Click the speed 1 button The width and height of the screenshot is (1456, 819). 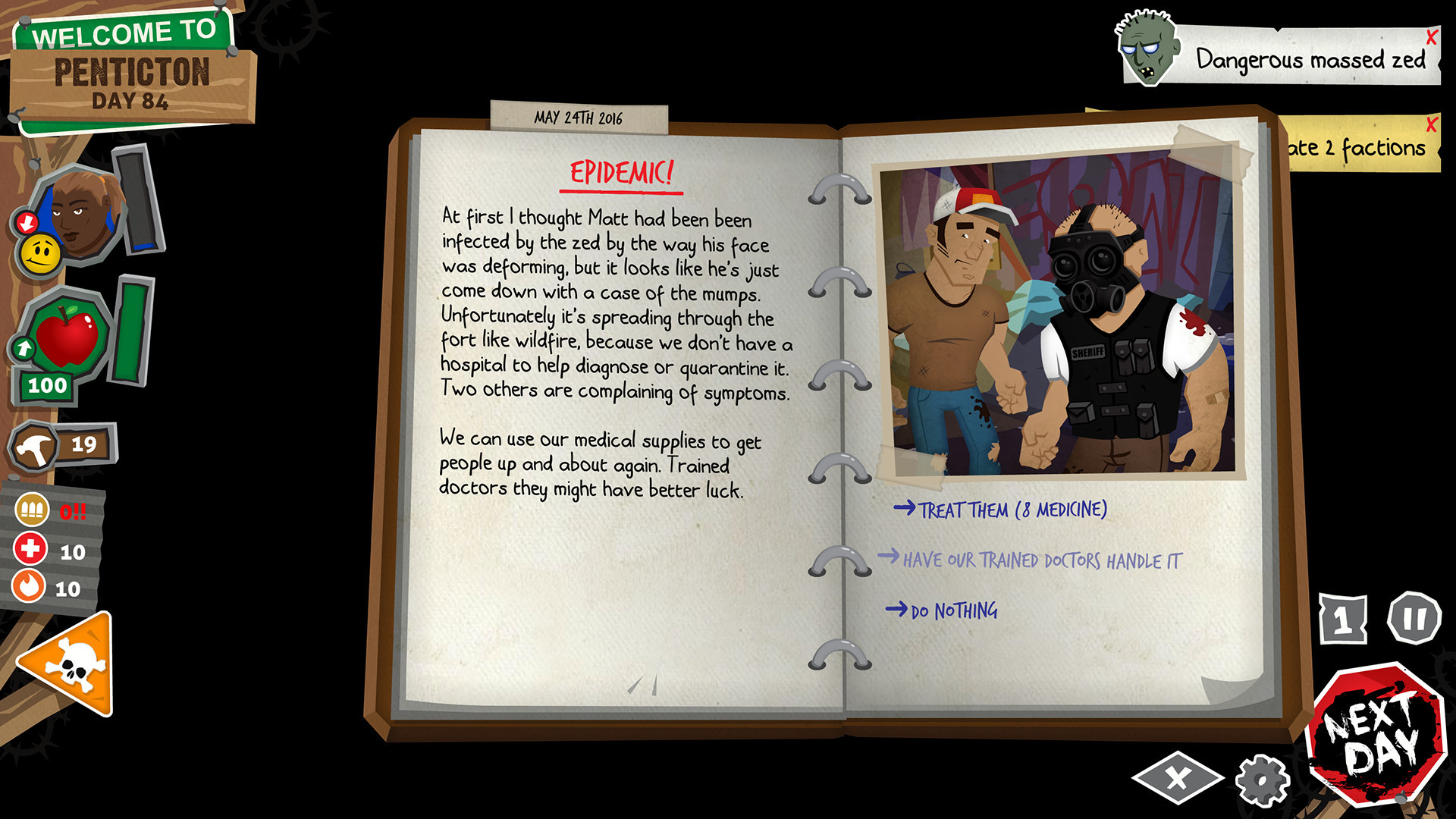click(x=1345, y=619)
